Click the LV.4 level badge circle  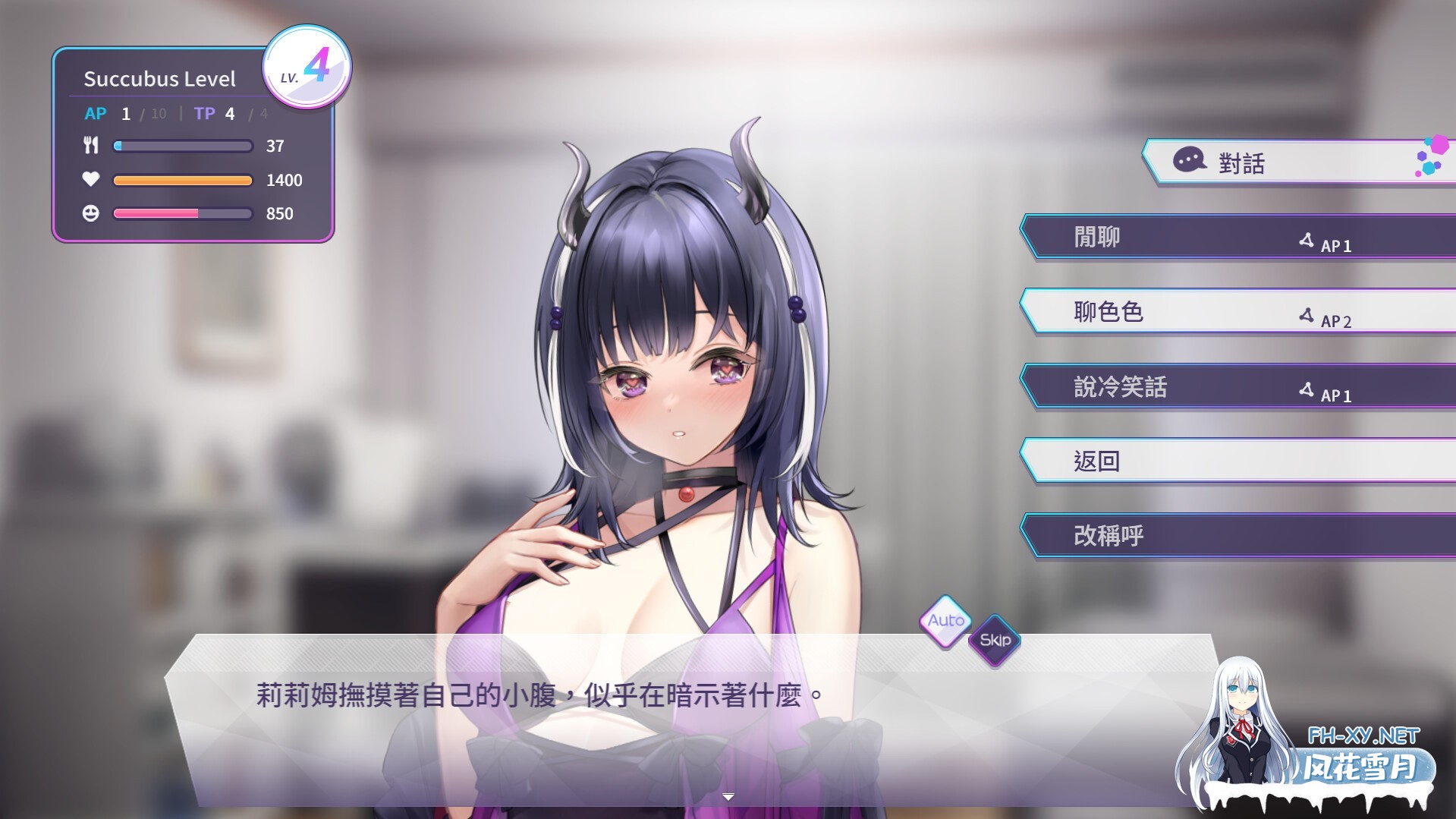click(x=307, y=68)
